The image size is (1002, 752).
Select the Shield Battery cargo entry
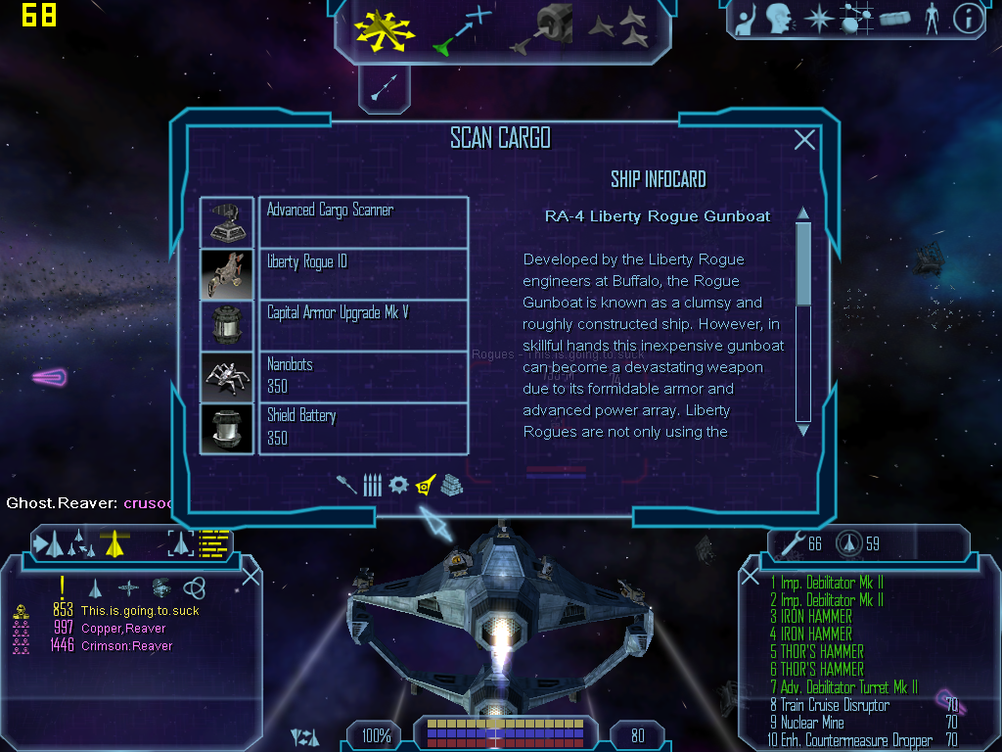pyautogui.click(x=363, y=428)
